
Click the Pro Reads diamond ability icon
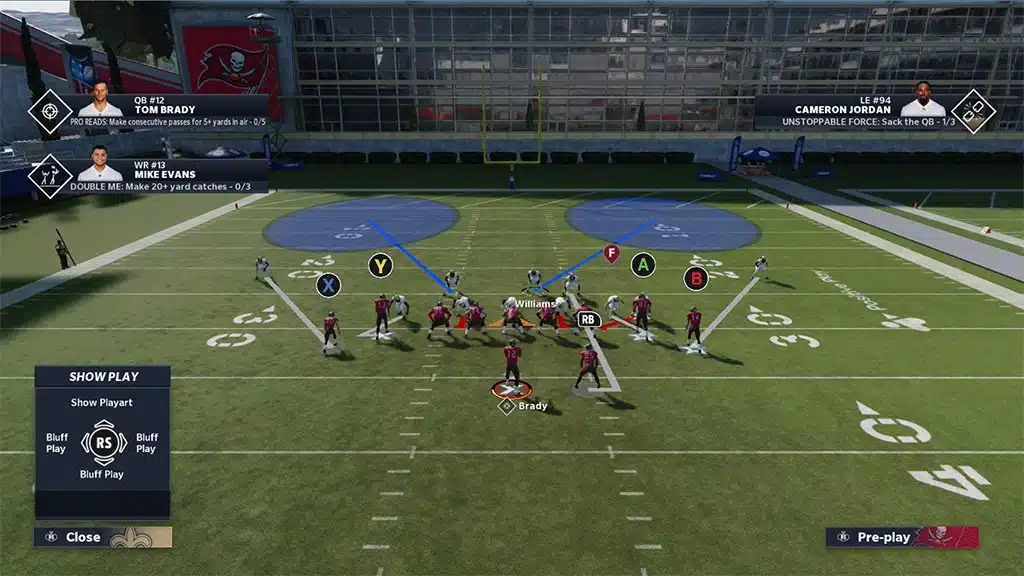pyautogui.click(x=49, y=112)
